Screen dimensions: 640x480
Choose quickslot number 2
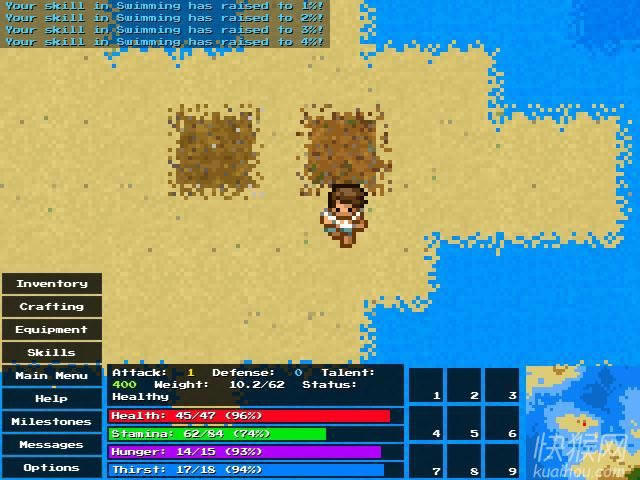tap(464, 385)
